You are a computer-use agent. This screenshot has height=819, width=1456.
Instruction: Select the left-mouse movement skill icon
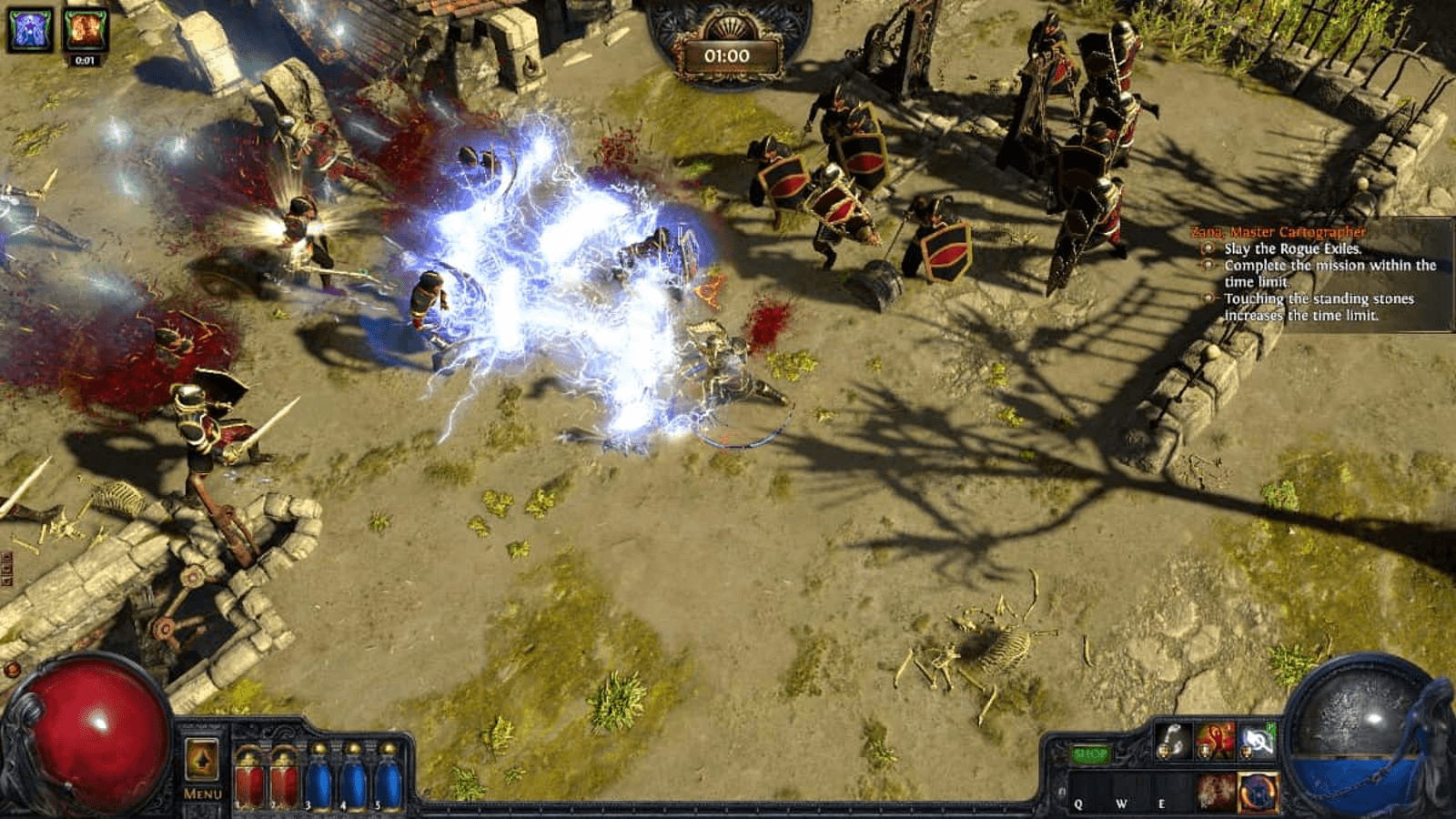point(1174,742)
